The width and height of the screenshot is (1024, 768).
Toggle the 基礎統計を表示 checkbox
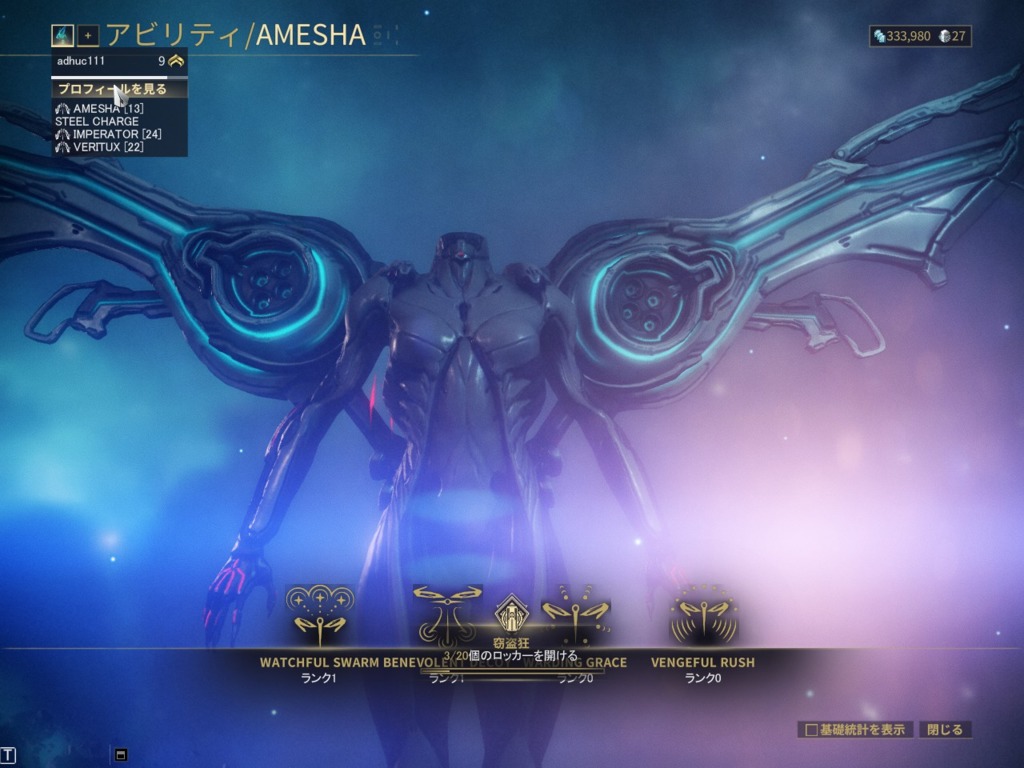pyautogui.click(x=813, y=730)
